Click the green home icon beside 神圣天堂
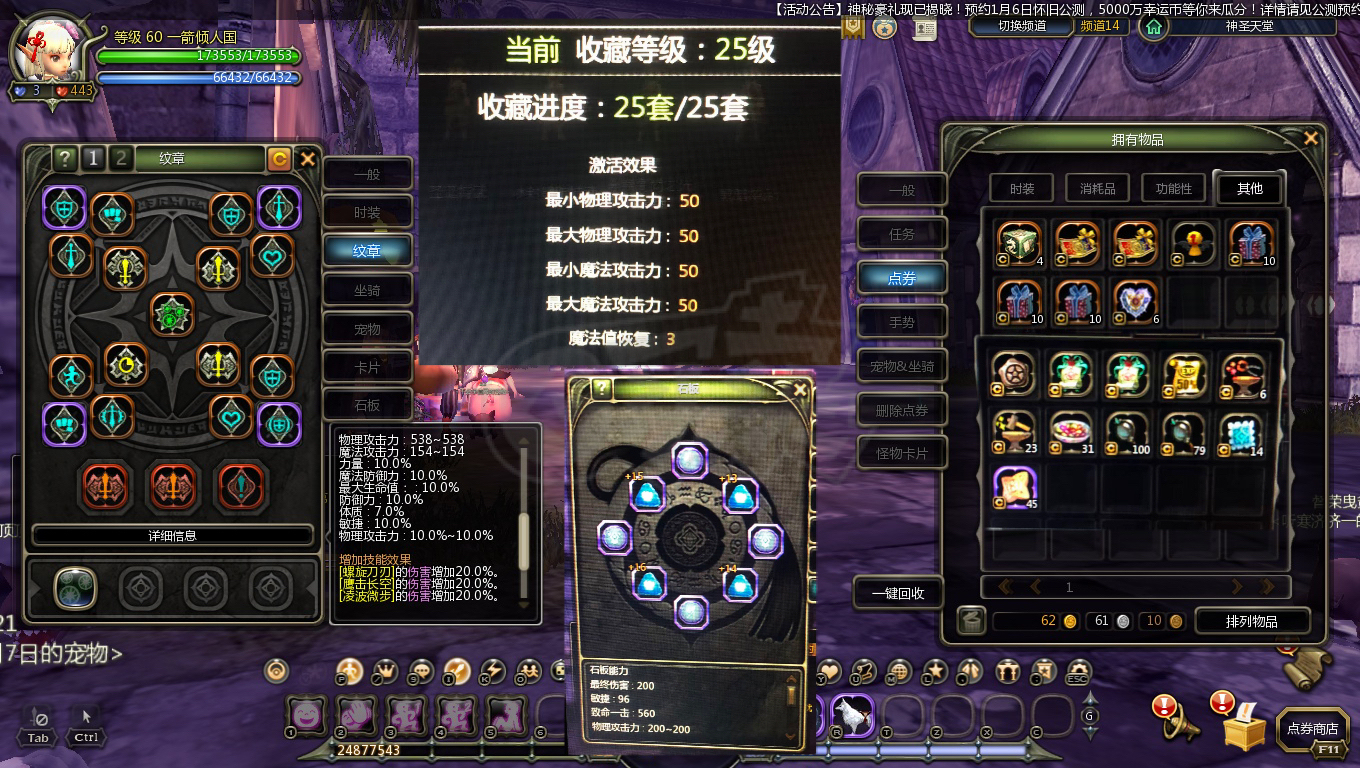Screen dimensions: 1360x768 (1155, 27)
